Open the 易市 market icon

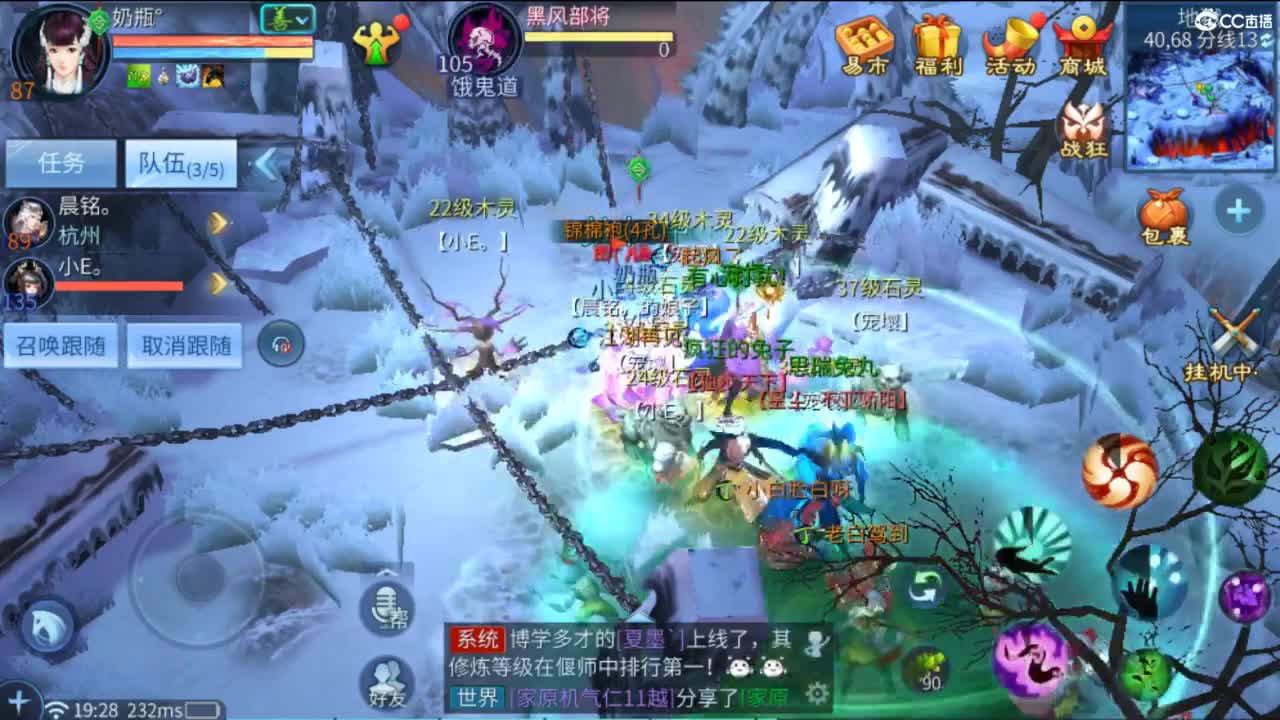(x=866, y=40)
